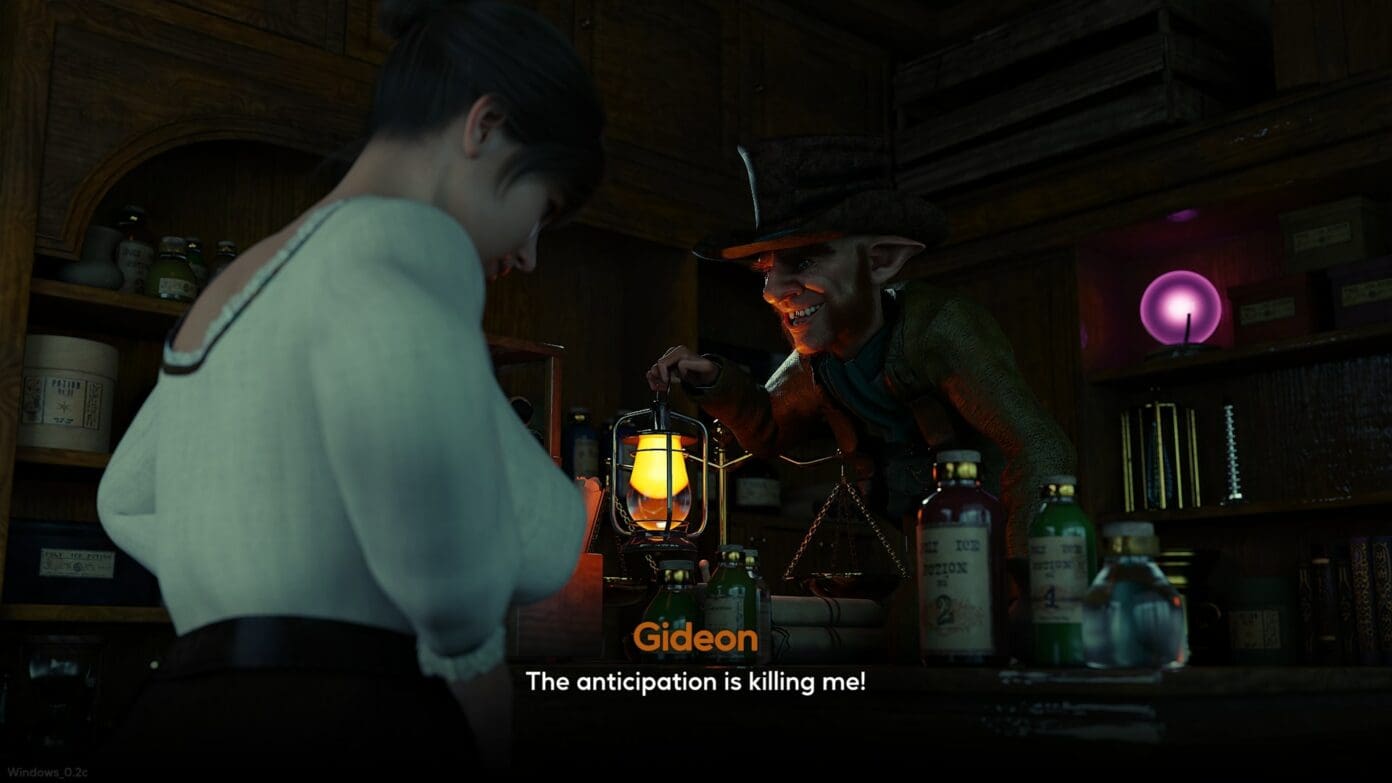This screenshot has height=783, width=1392.
Task: Click the glowing purple lamp on the shelf
Action: click(x=1180, y=305)
